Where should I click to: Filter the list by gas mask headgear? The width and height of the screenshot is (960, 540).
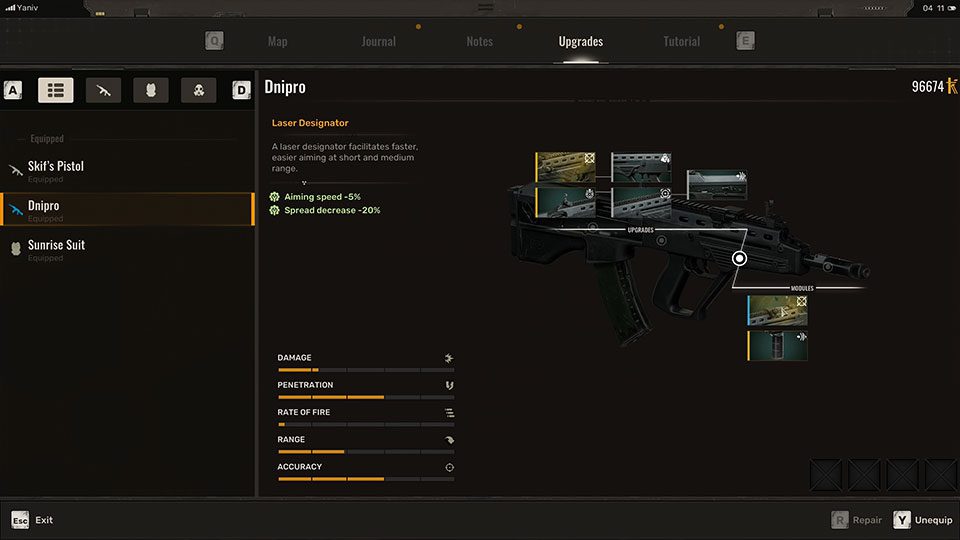[x=199, y=91]
